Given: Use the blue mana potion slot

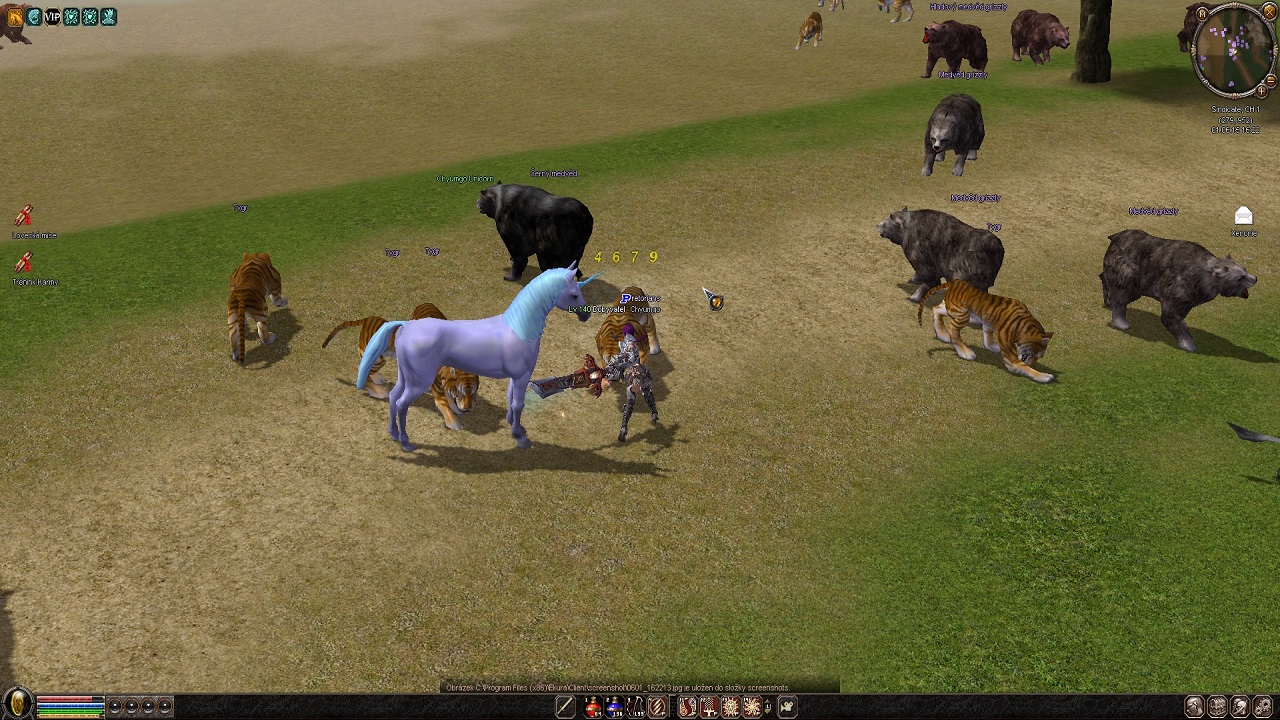Looking at the screenshot, I should pos(614,708).
